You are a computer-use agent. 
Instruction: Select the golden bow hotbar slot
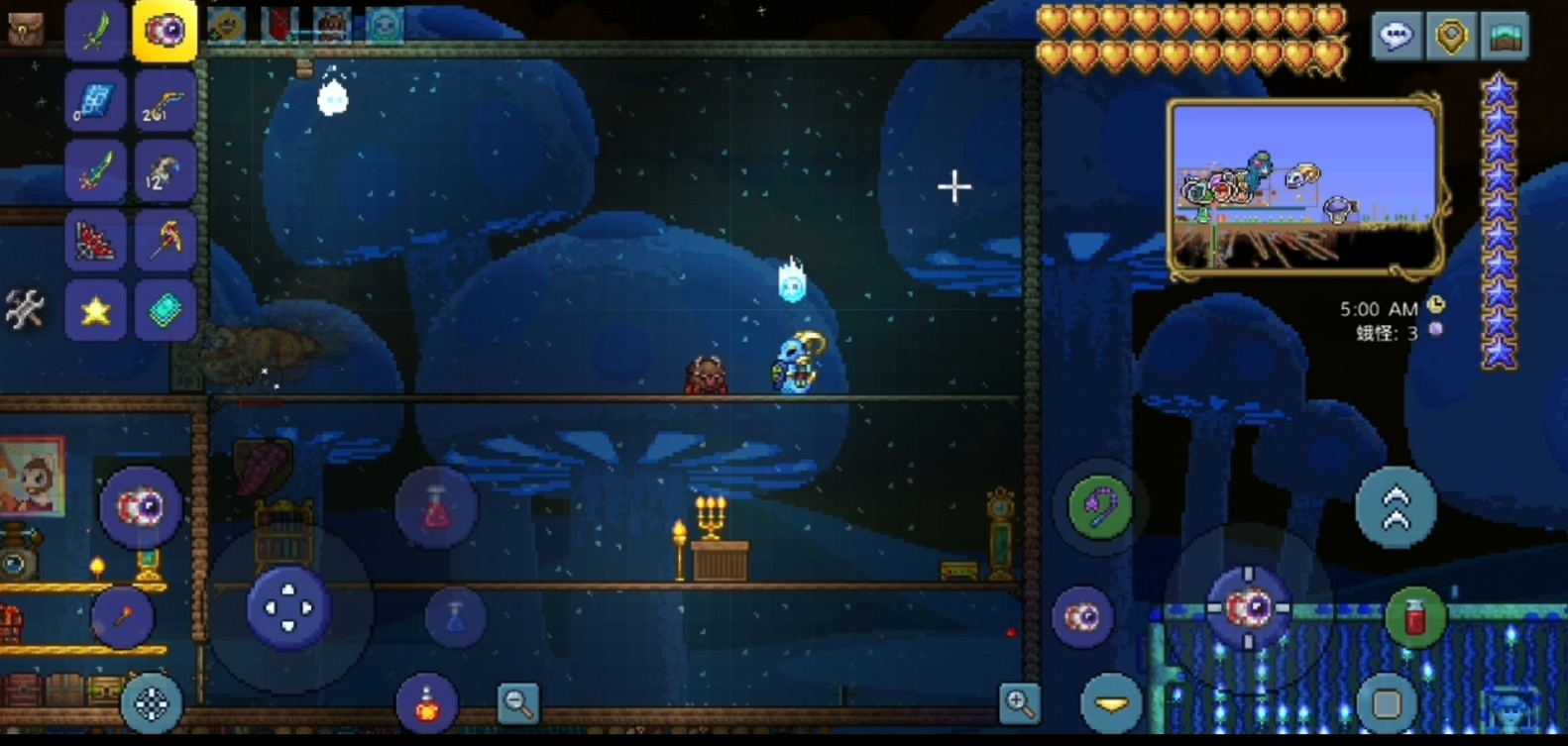point(165,101)
